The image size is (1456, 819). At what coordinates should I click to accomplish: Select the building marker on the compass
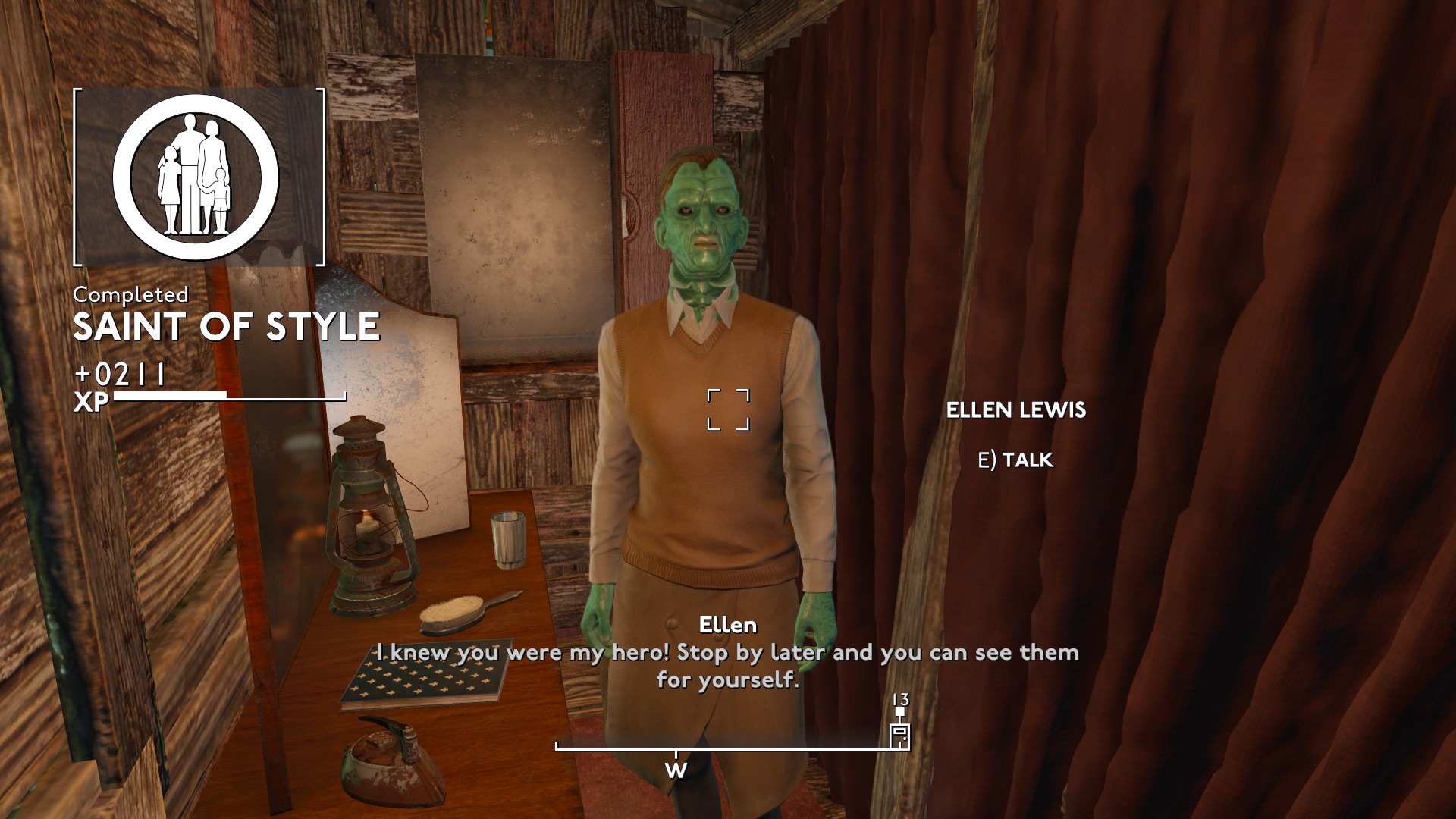(899, 735)
